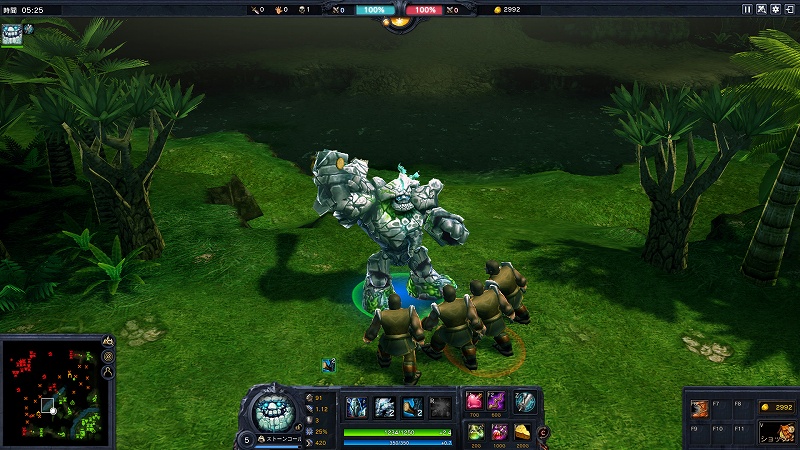Screen dimensions: 800x450
Task: Select the sword and shield item slot
Action: pos(525,401)
